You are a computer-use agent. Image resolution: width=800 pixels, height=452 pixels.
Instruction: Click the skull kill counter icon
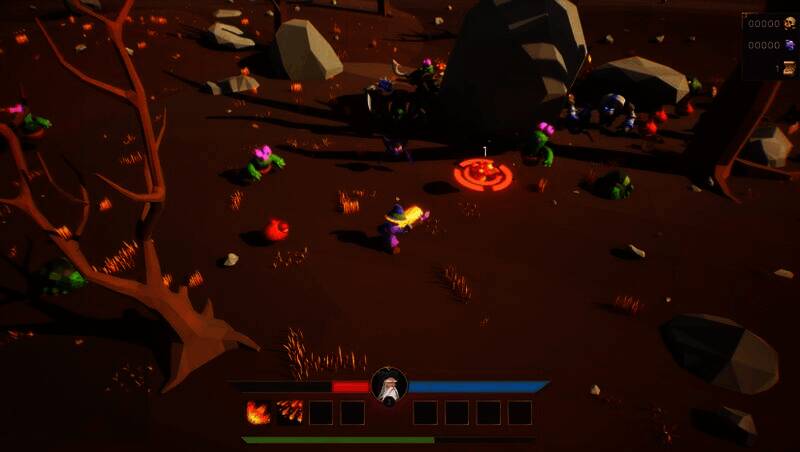pyautogui.click(x=789, y=23)
